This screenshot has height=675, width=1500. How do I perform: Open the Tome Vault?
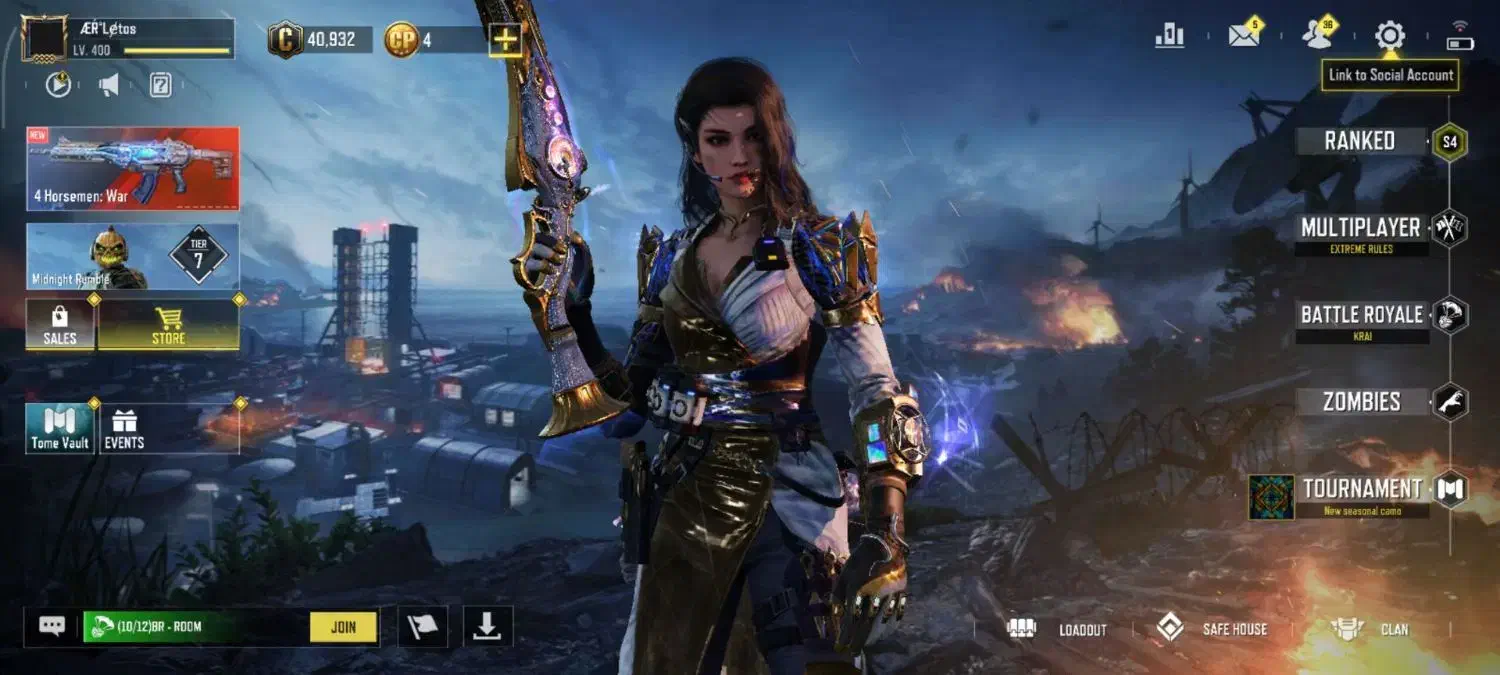60,429
